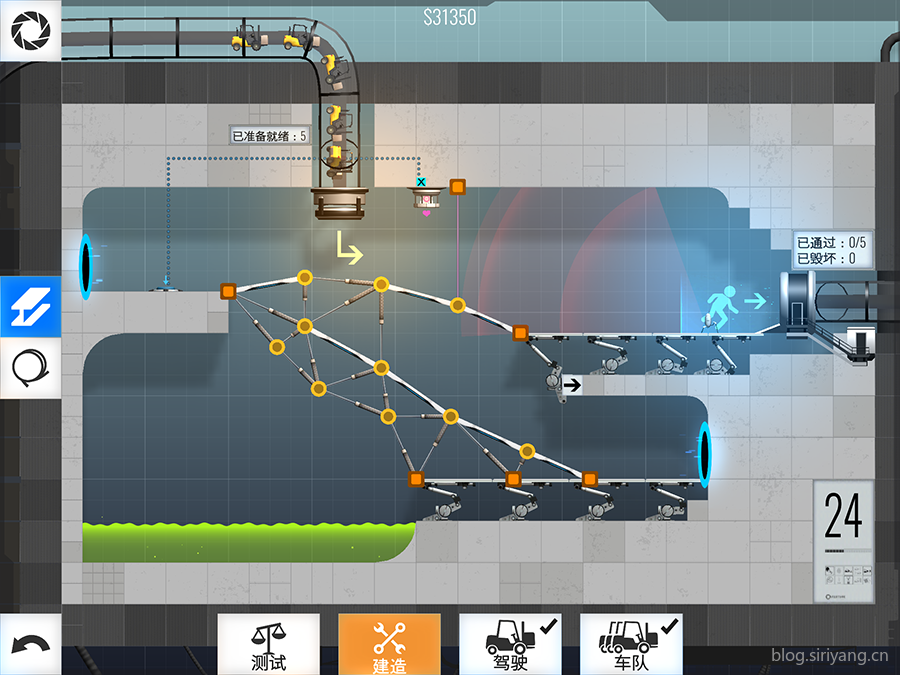Screen dimensions: 900x675
Task: Open the test chamber 24 info sign
Action: click(x=843, y=542)
